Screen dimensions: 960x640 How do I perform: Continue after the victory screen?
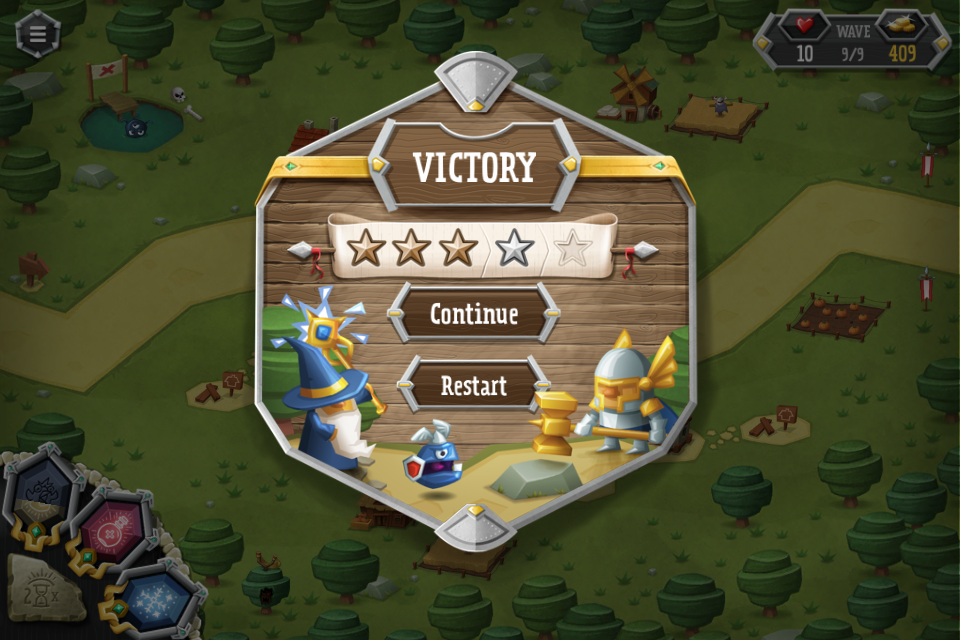pos(473,314)
